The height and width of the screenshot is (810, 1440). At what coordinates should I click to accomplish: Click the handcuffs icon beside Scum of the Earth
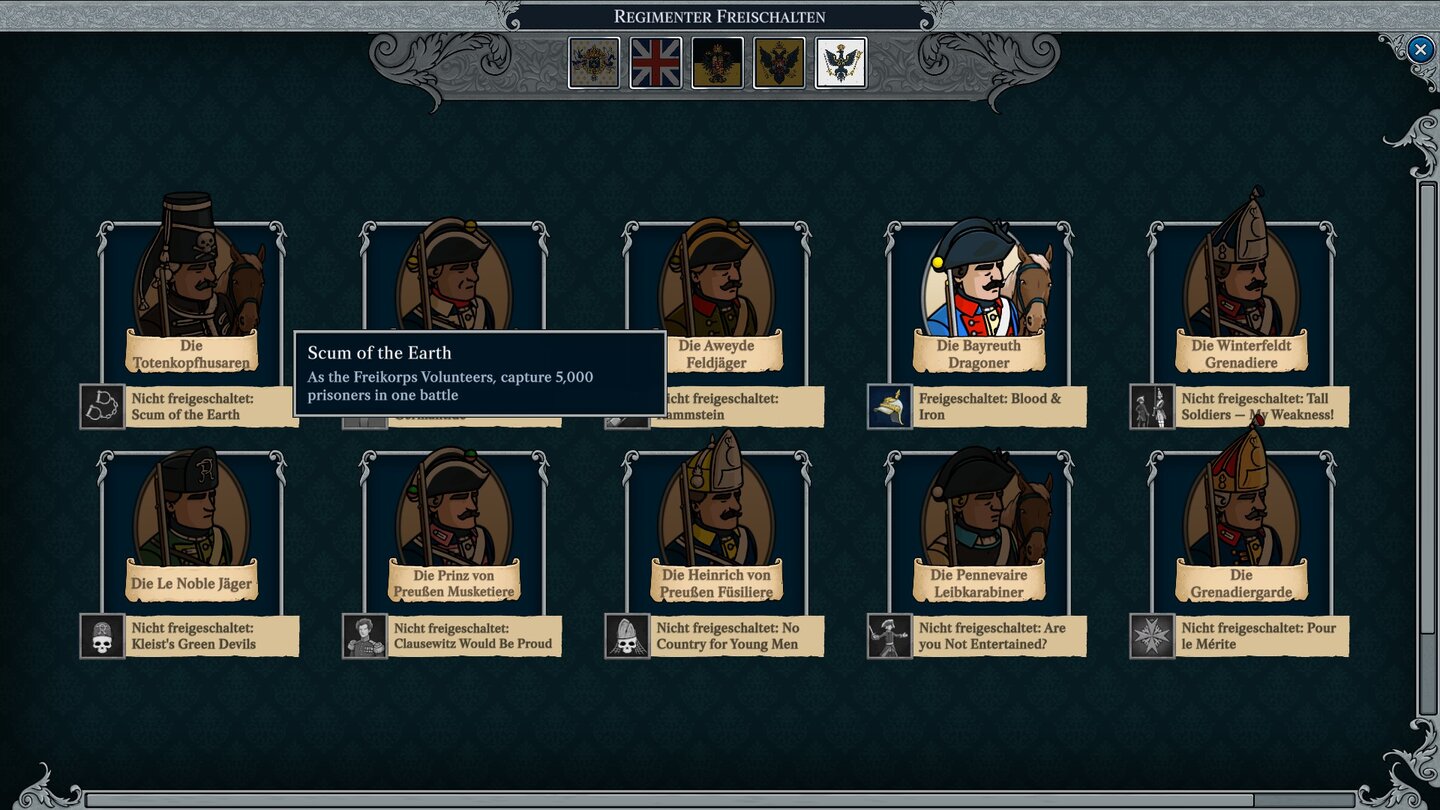(100, 406)
